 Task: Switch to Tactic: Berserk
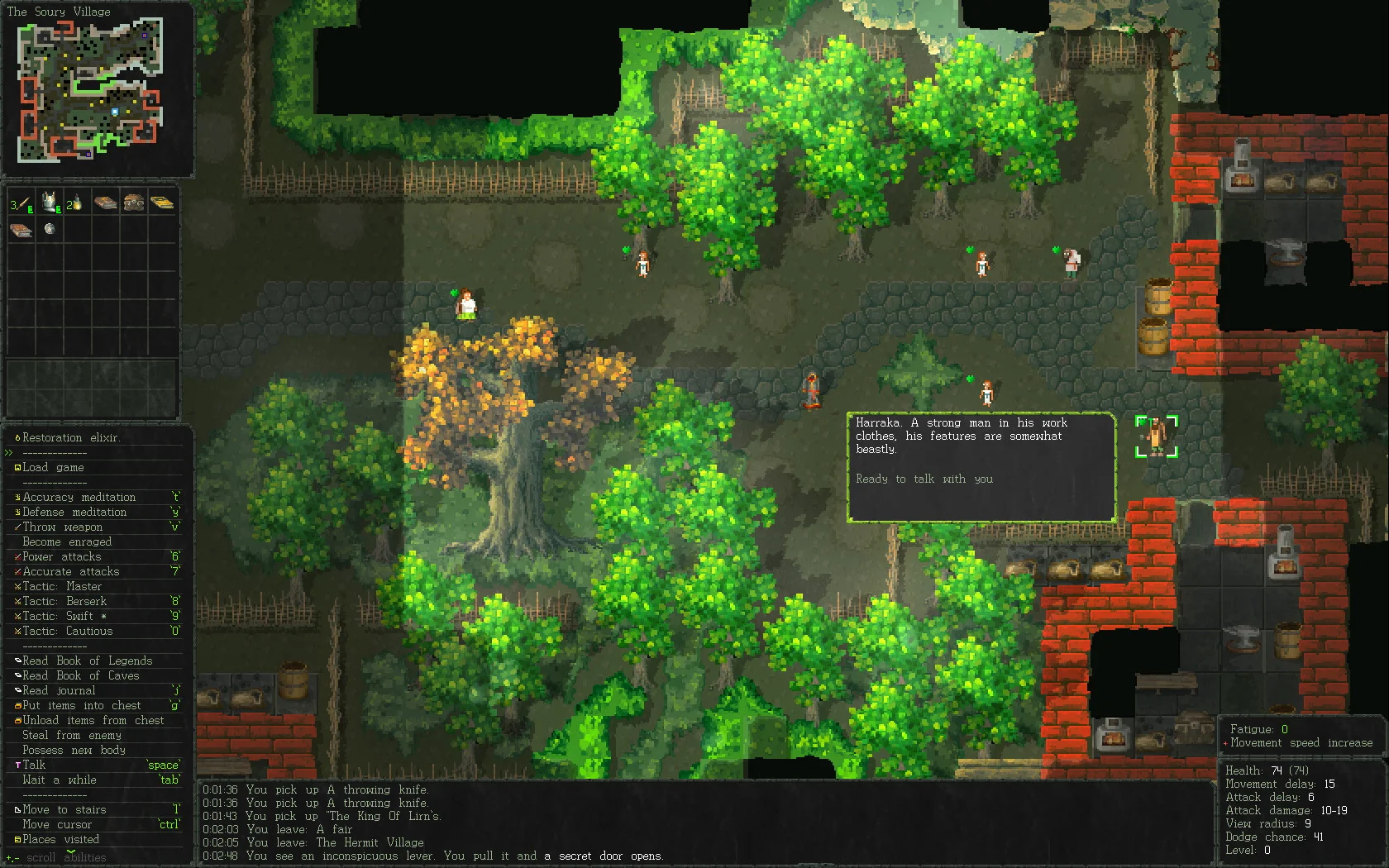(64, 602)
